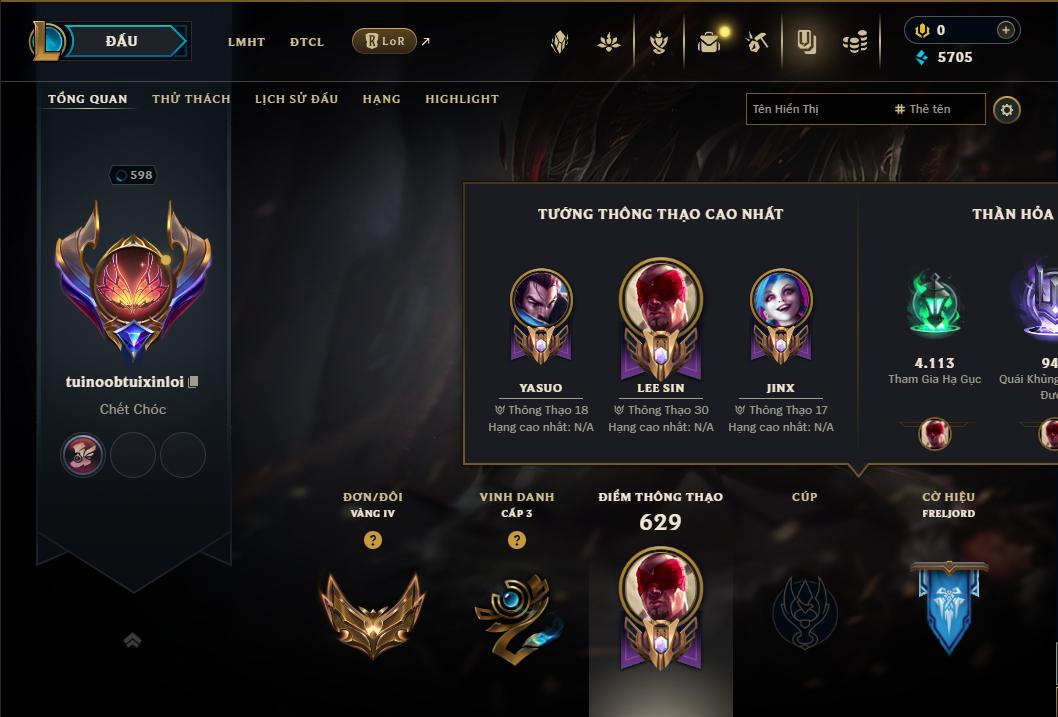Launch the LoR link button
This screenshot has height=717, width=1058.
pos(385,41)
